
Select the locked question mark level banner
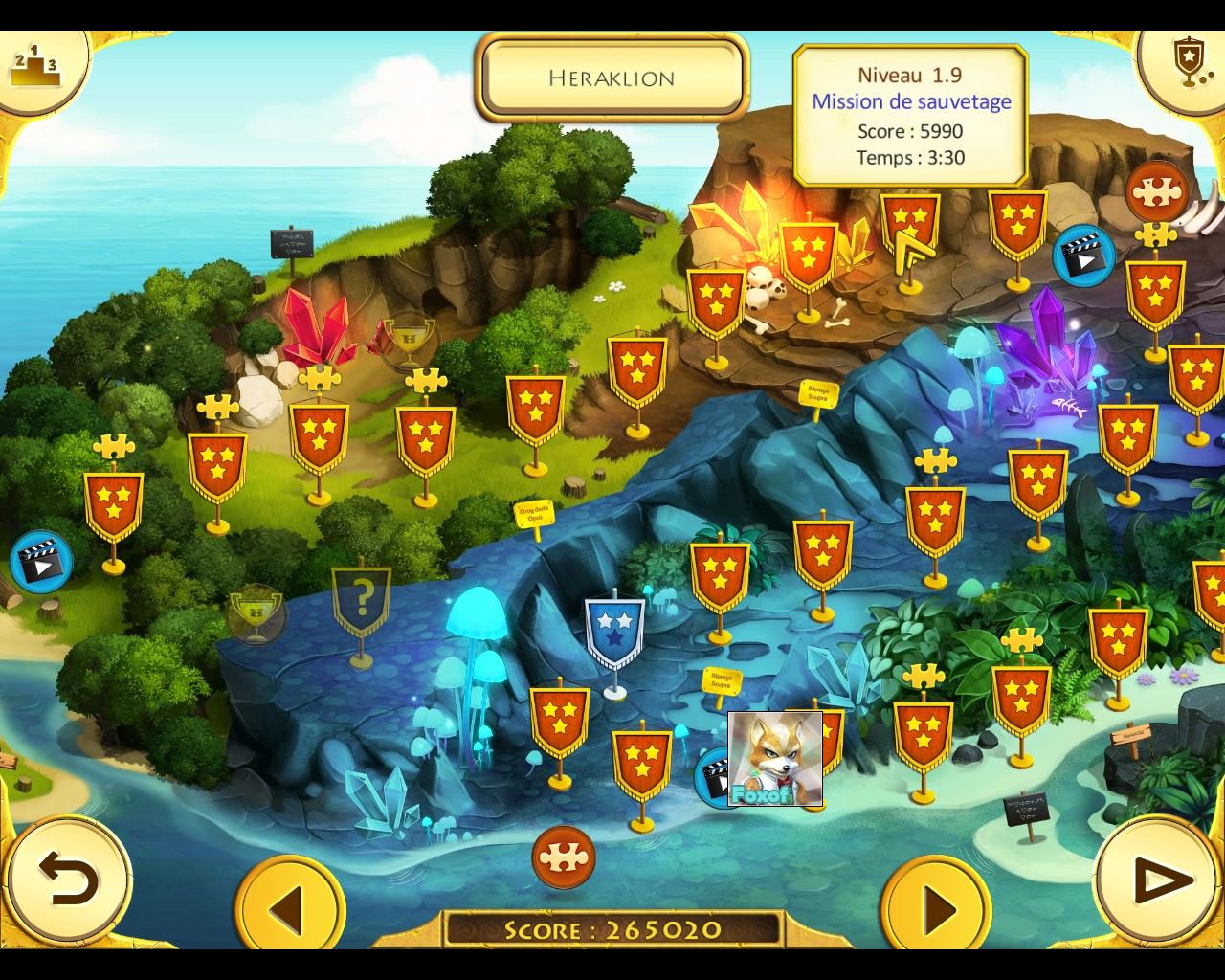tap(361, 604)
